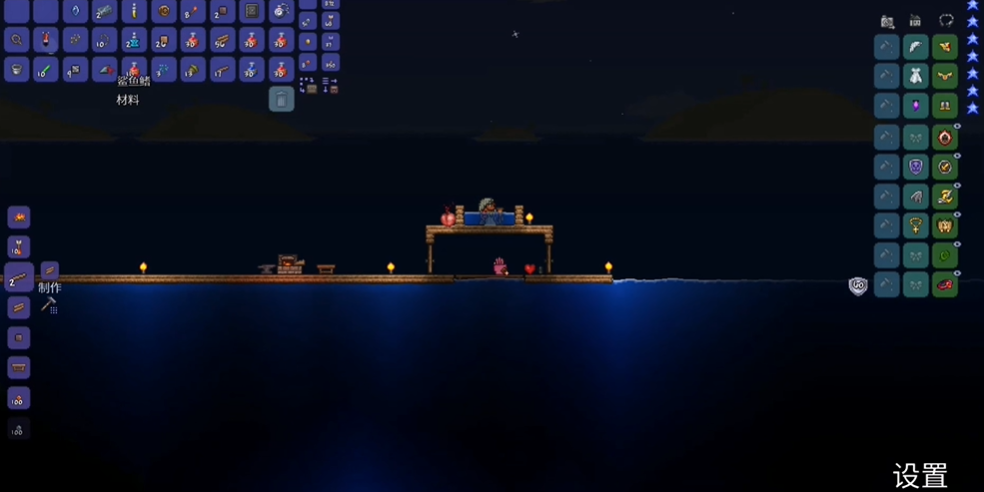Select the campfire crafting recipe

click(18, 217)
